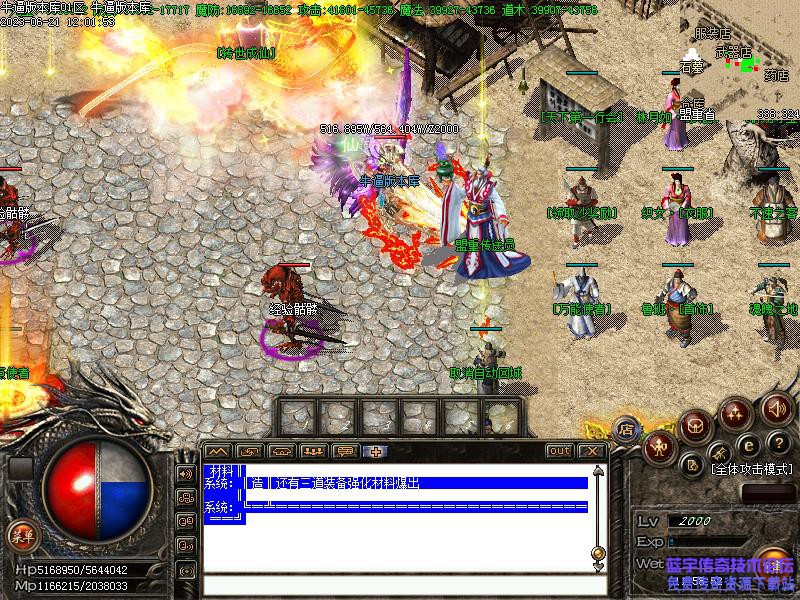Select the speech bubble chat toolbar button
Viewport: 800px width, 600px height.
click(345, 451)
